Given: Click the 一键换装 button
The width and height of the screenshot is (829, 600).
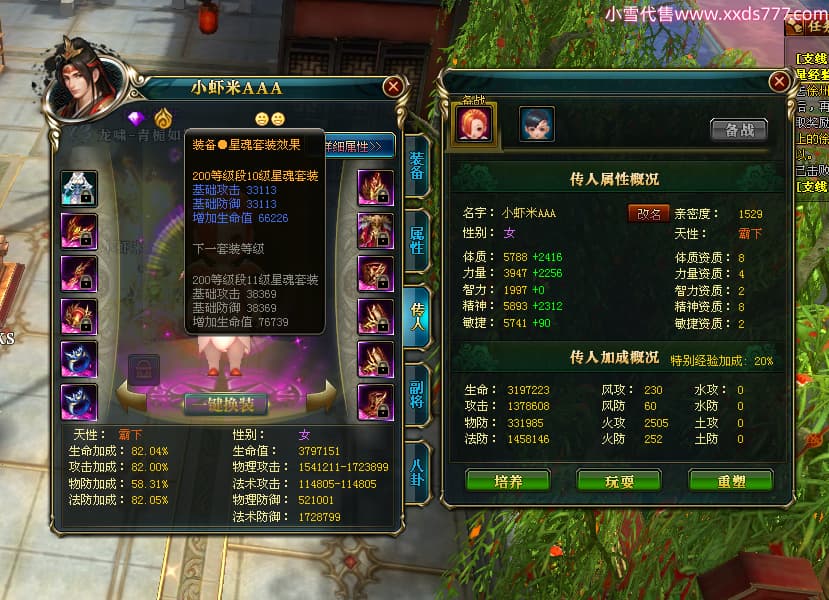Looking at the screenshot, I should tap(225, 404).
